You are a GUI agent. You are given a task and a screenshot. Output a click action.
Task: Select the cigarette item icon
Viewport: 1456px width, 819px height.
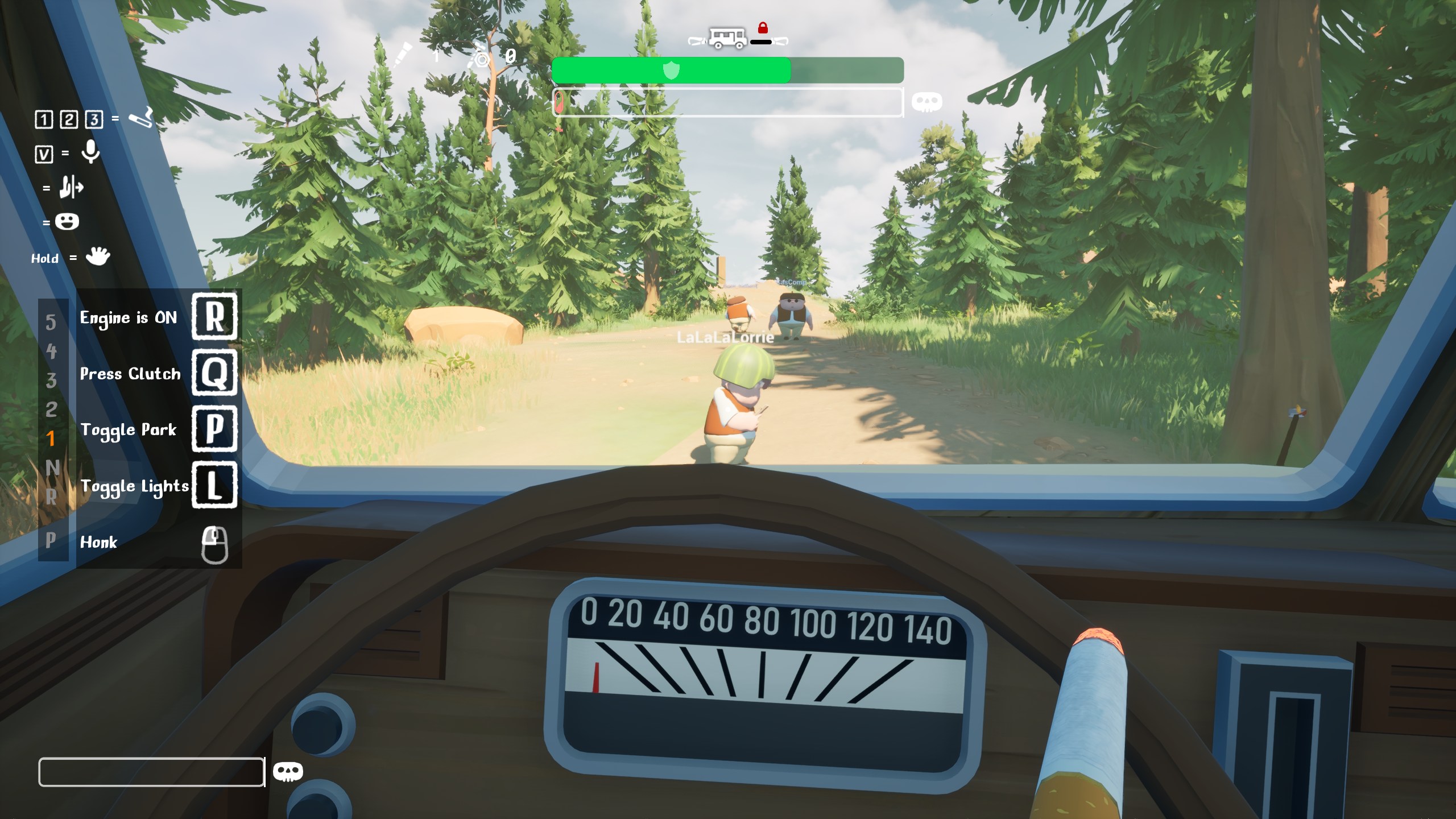point(140,118)
